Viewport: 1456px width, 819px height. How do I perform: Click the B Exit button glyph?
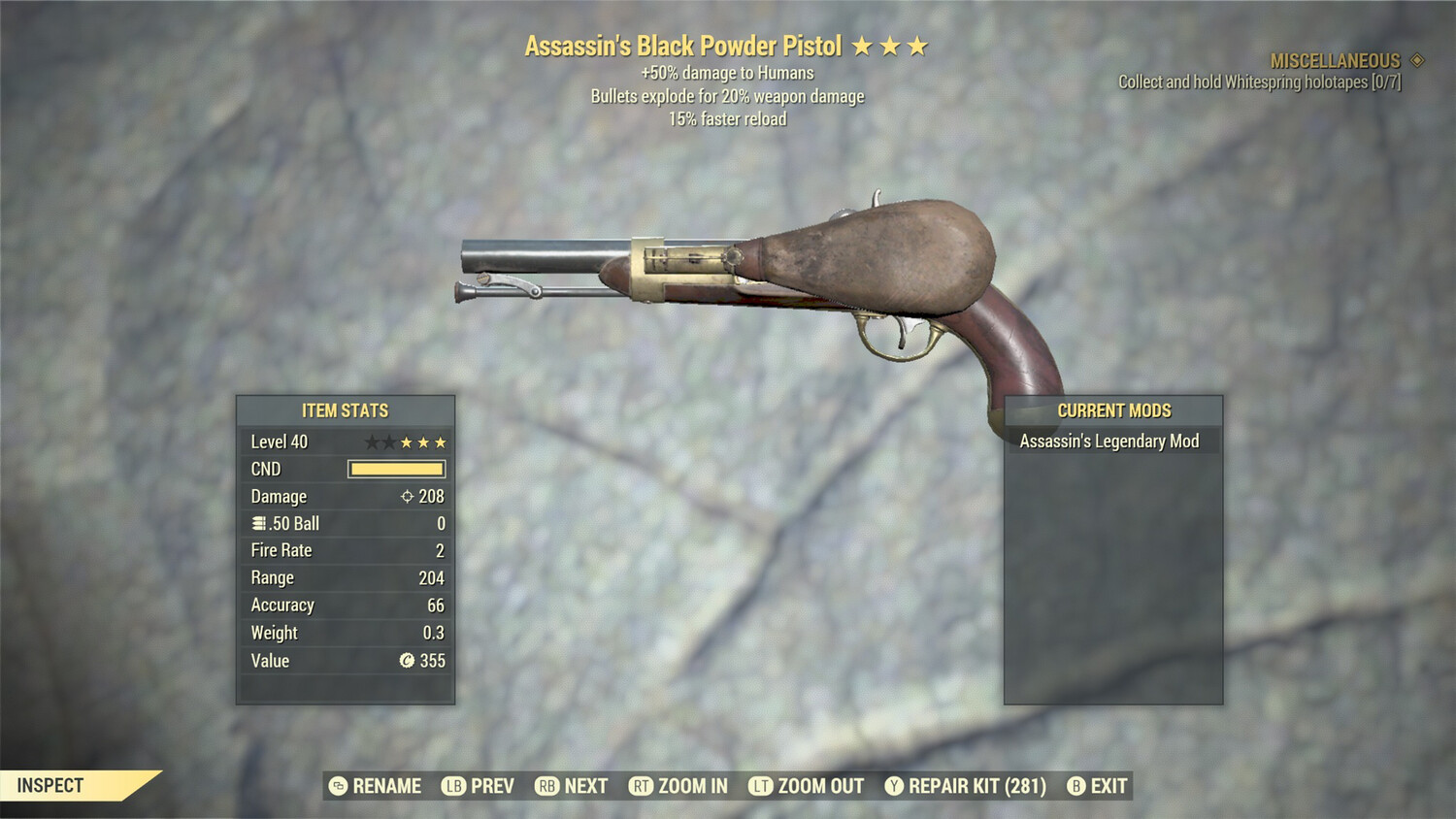[1075, 786]
